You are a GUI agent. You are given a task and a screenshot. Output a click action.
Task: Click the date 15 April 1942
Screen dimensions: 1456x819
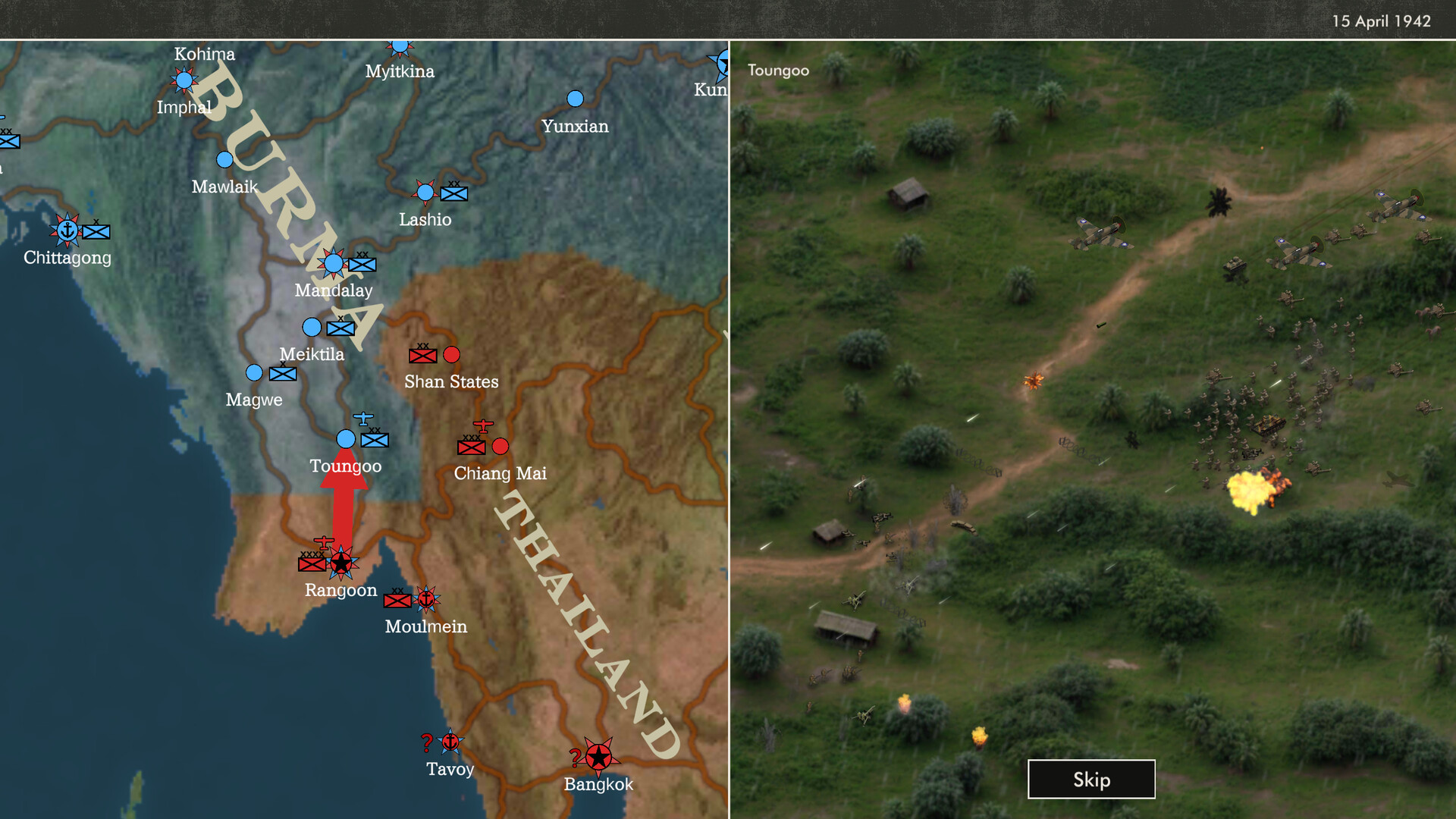pos(1382,21)
